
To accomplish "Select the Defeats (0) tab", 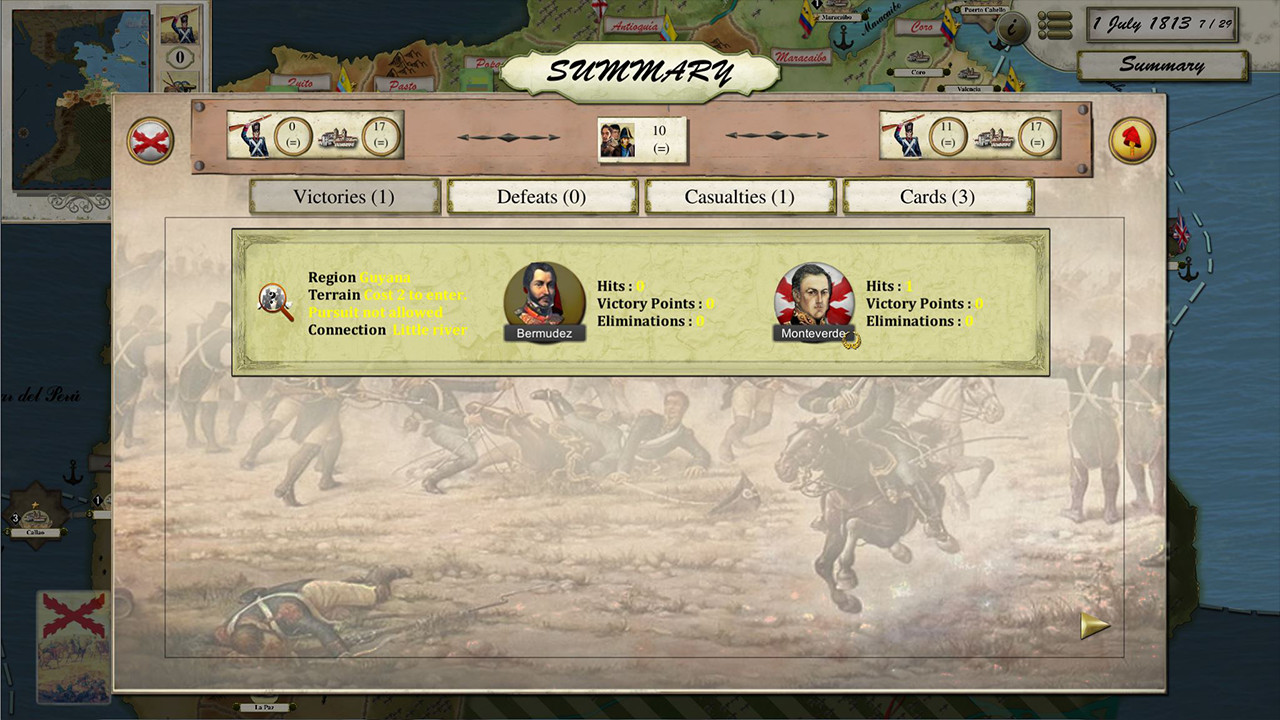I will 541,196.
